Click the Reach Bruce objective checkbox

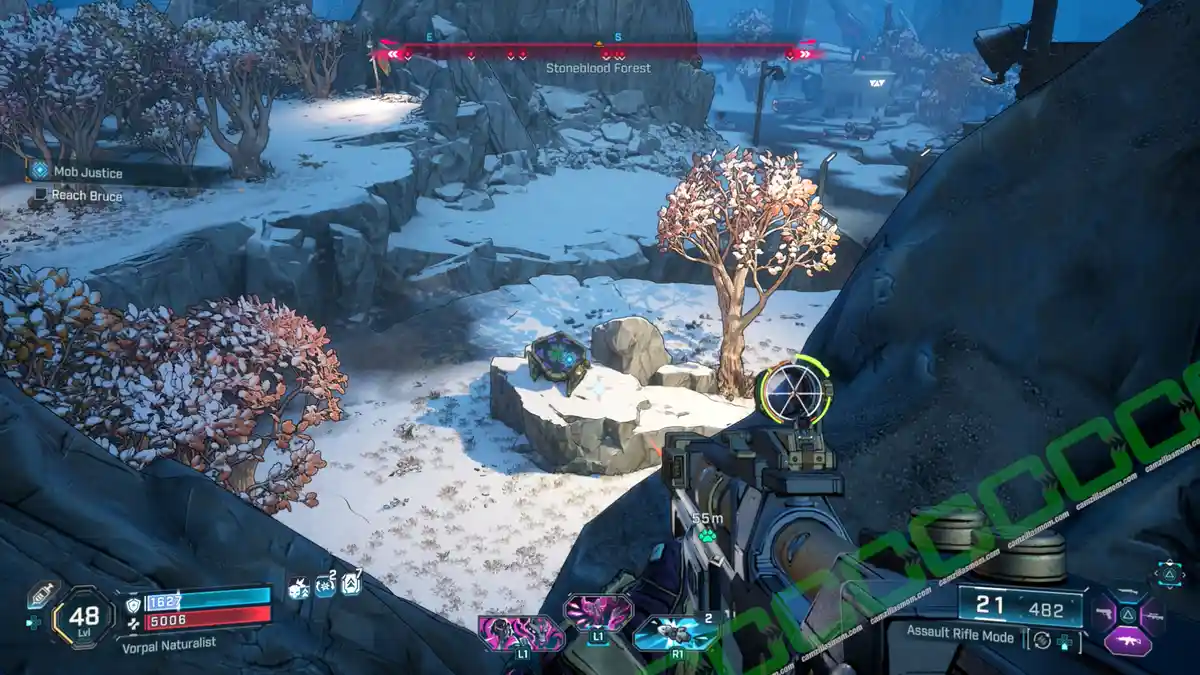(40, 196)
